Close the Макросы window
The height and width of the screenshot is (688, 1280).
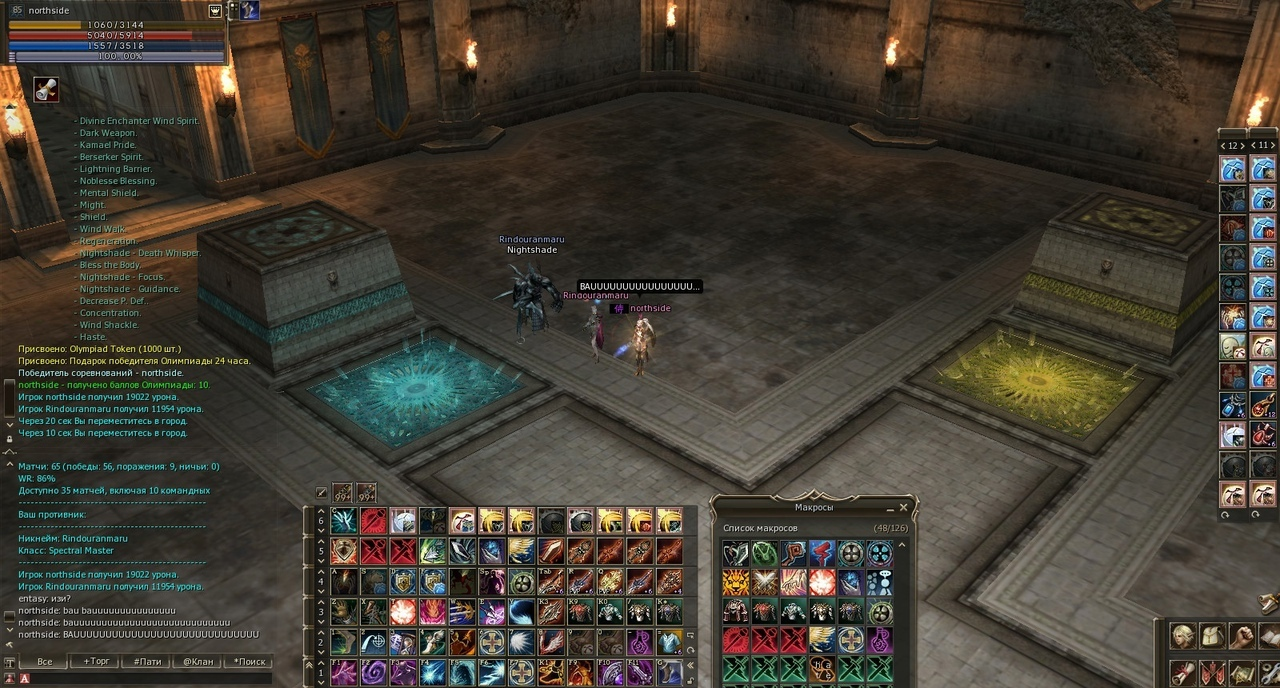903,508
